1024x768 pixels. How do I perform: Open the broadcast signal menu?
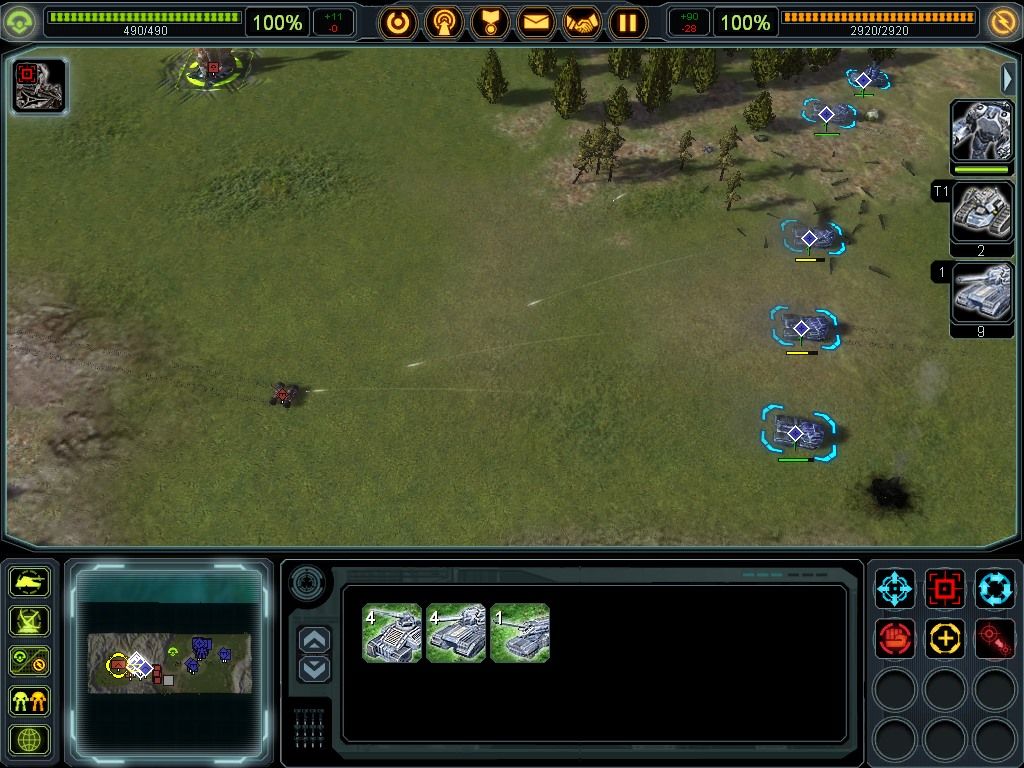(444, 22)
